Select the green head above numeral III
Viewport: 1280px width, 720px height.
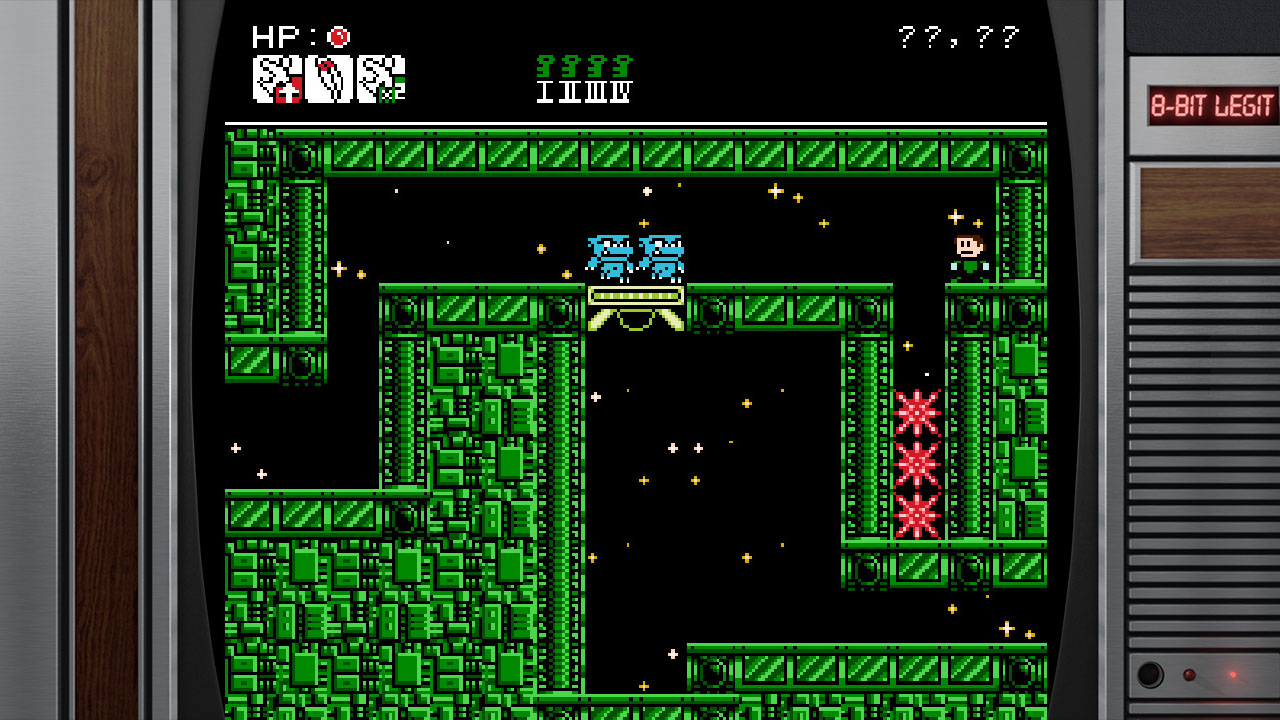(x=595, y=66)
